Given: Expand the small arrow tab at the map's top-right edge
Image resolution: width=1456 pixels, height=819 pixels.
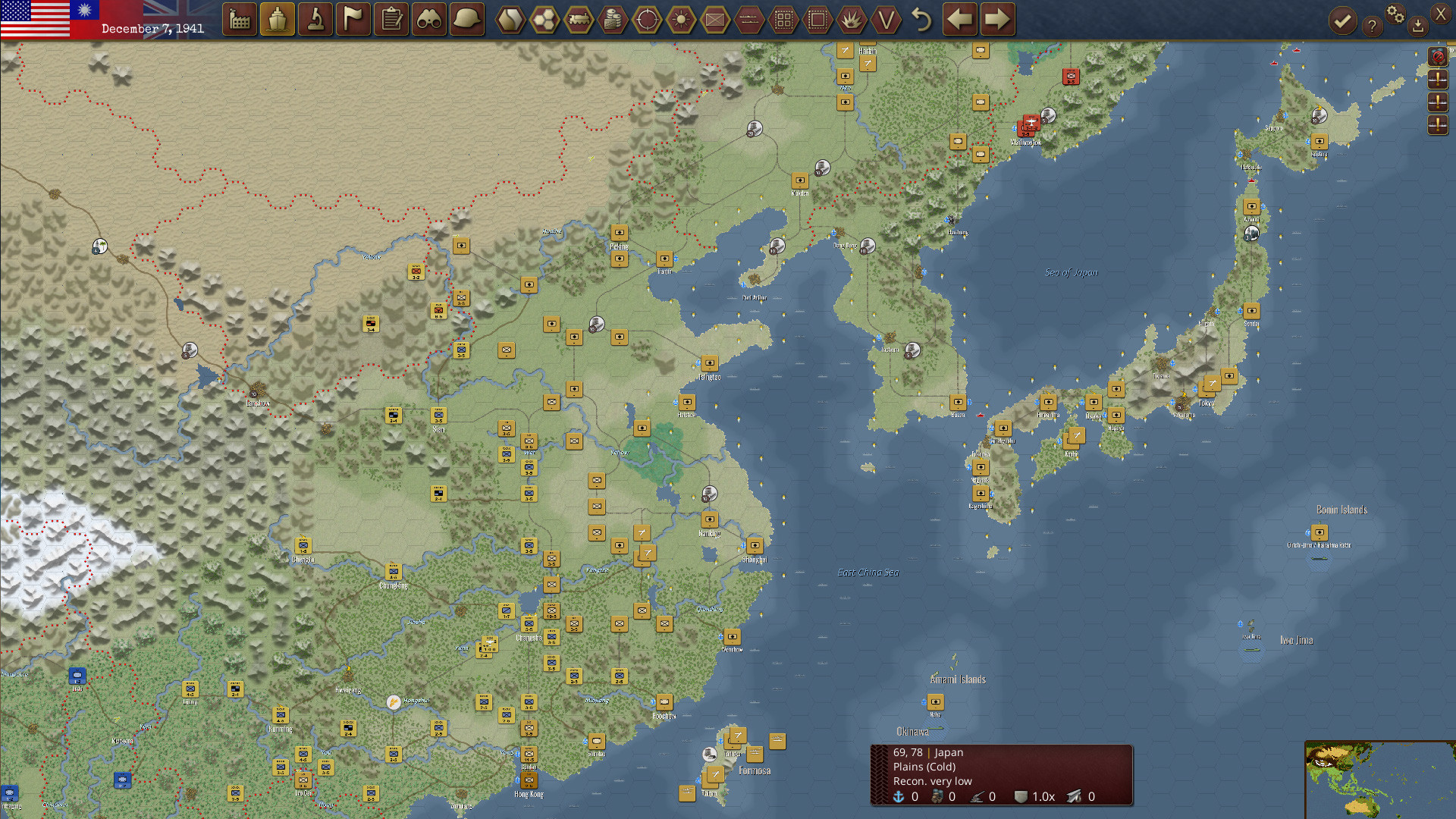Looking at the screenshot, I should pyautogui.click(x=1439, y=43).
